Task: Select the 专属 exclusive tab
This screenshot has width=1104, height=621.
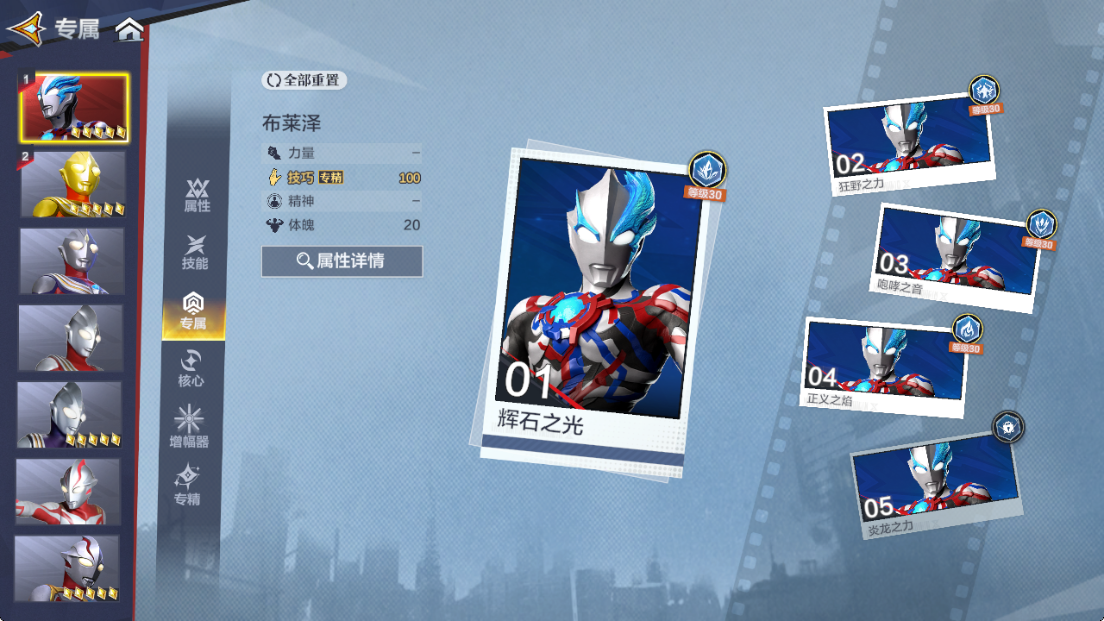Action: point(194,311)
